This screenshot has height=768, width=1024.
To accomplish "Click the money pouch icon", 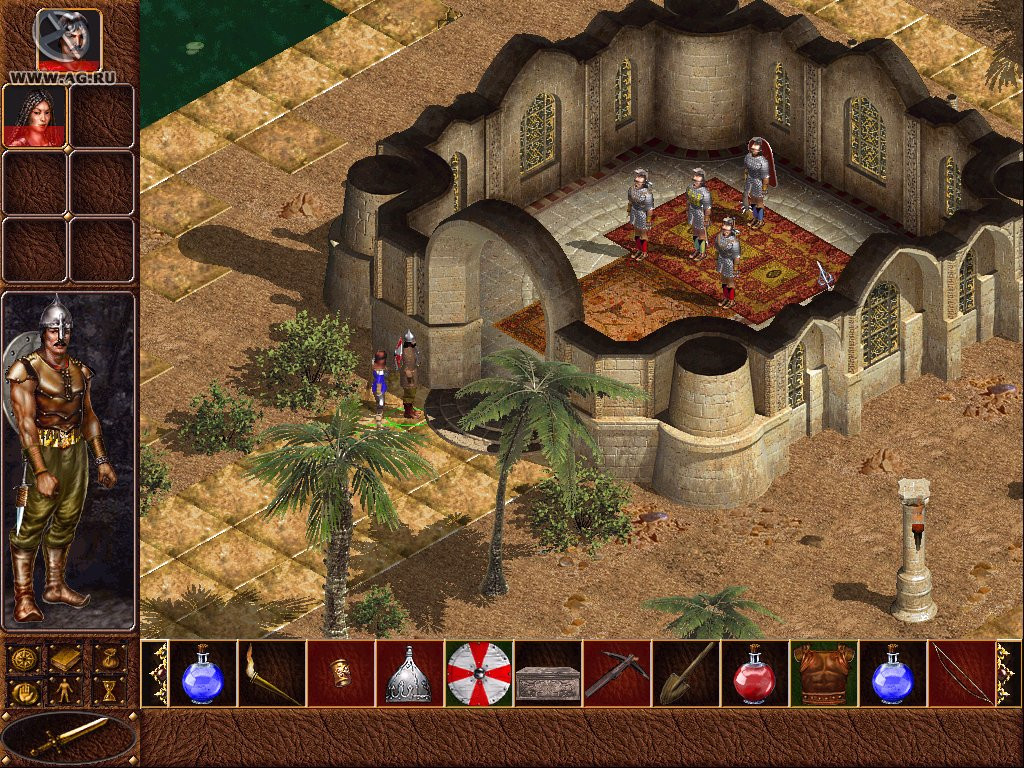I will pyautogui.click(x=110, y=659).
